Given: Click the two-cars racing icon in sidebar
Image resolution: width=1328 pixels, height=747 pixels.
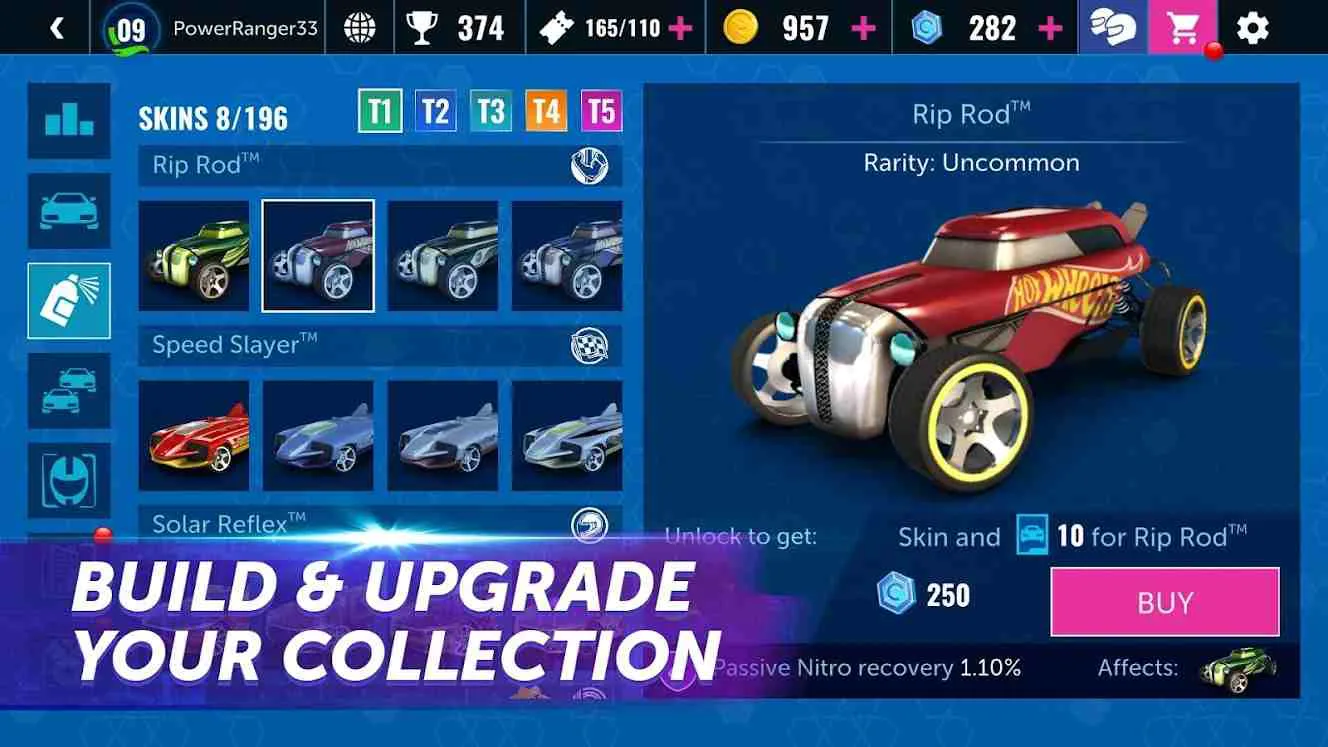Looking at the screenshot, I should 69,389.
